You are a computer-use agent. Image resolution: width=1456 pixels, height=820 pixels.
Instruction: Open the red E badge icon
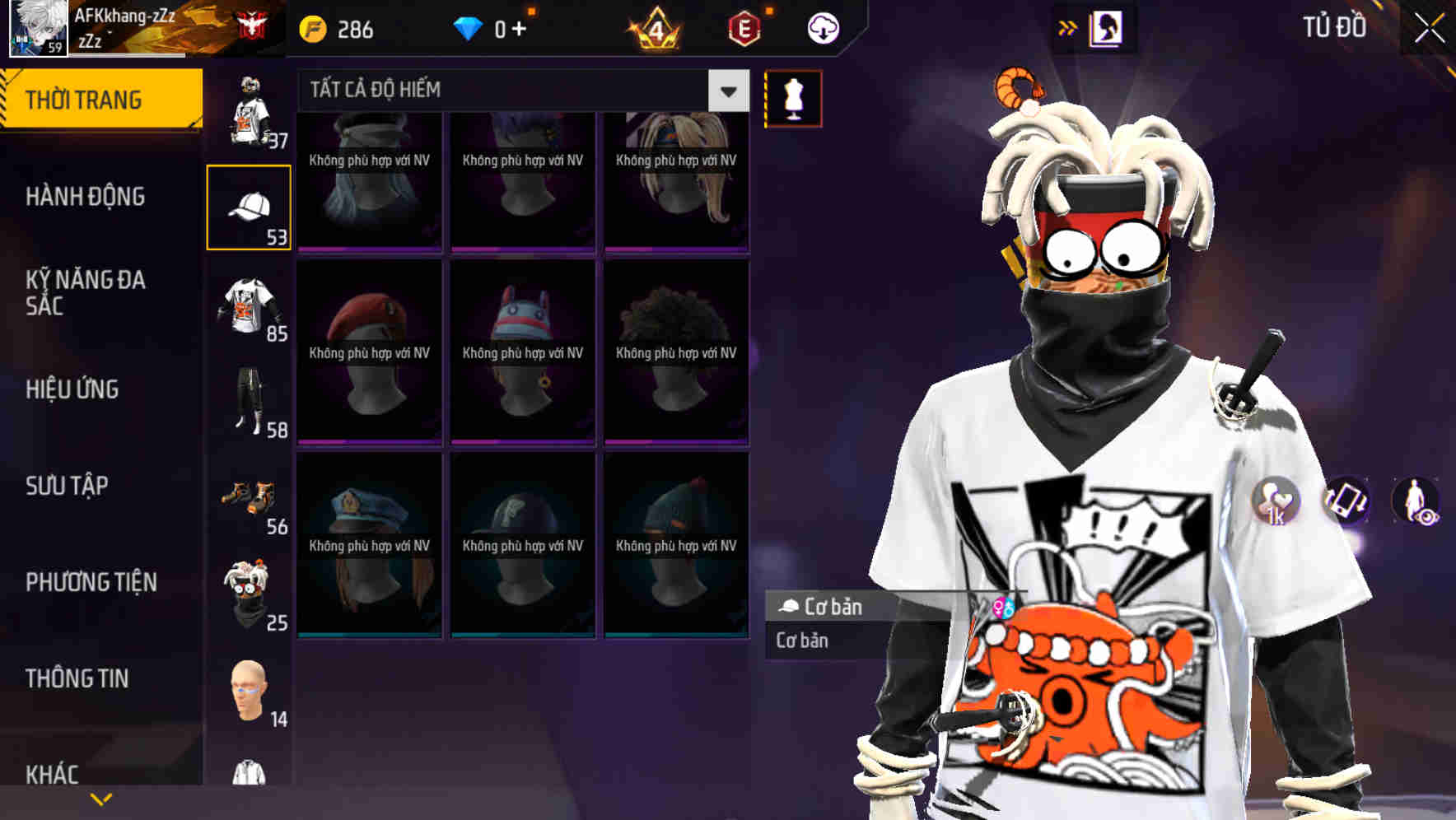745,27
